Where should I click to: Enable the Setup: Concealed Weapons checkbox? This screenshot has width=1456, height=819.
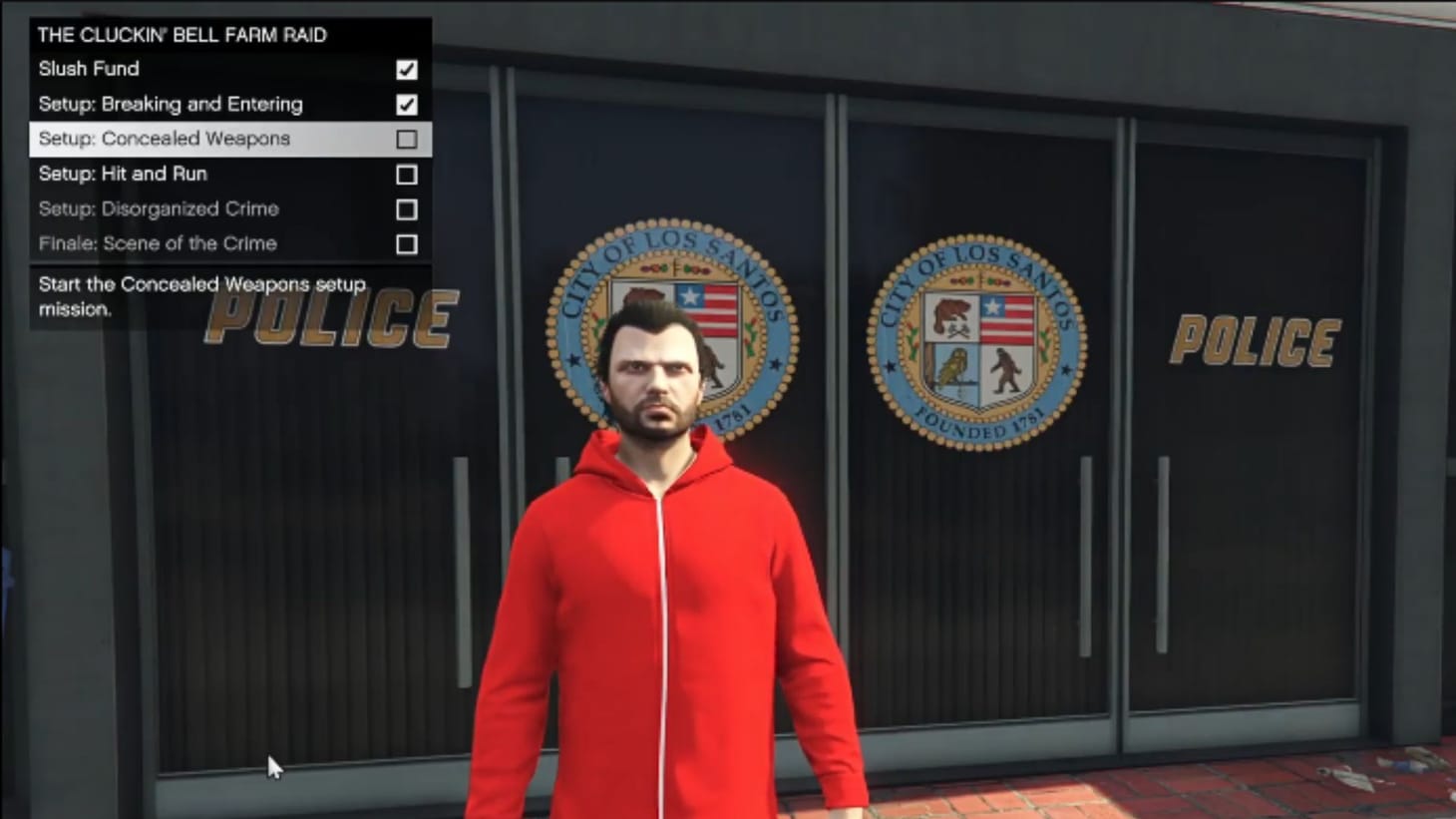click(406, 140)
